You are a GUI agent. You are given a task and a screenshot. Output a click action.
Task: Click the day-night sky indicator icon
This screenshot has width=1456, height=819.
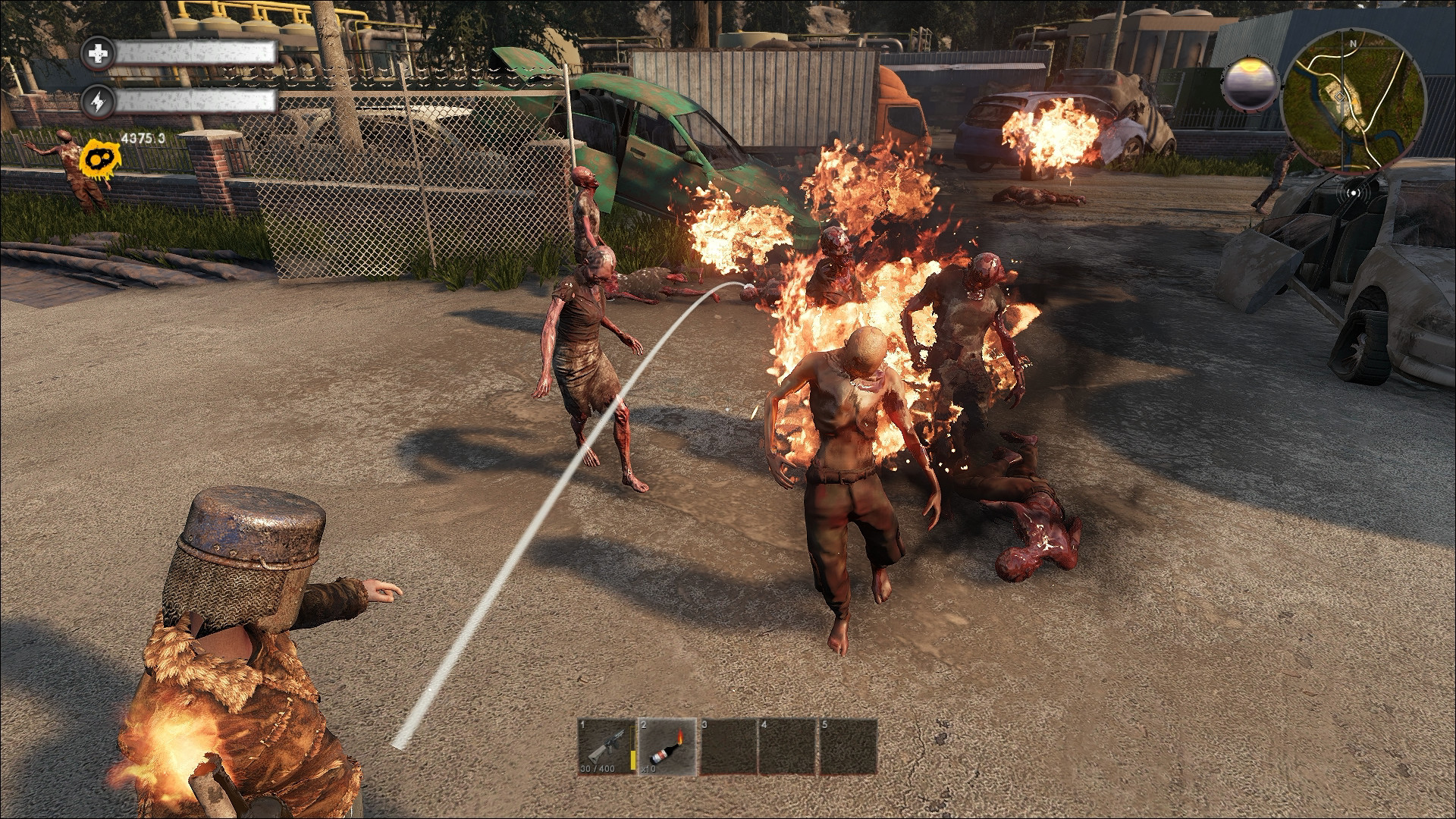click(x=1247, y=84)
